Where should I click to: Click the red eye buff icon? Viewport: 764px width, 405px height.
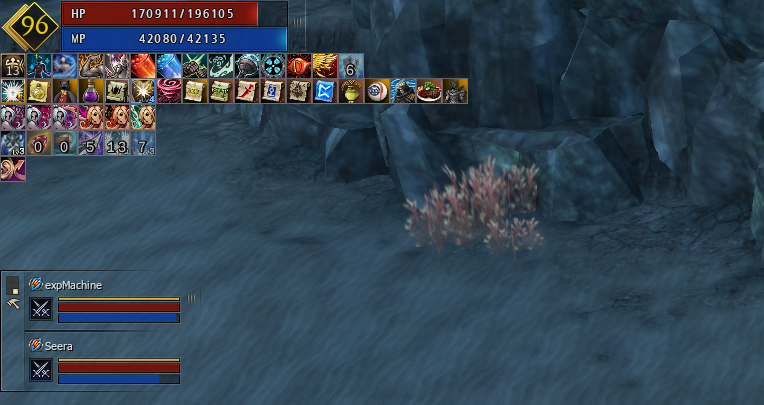(298, 66)
